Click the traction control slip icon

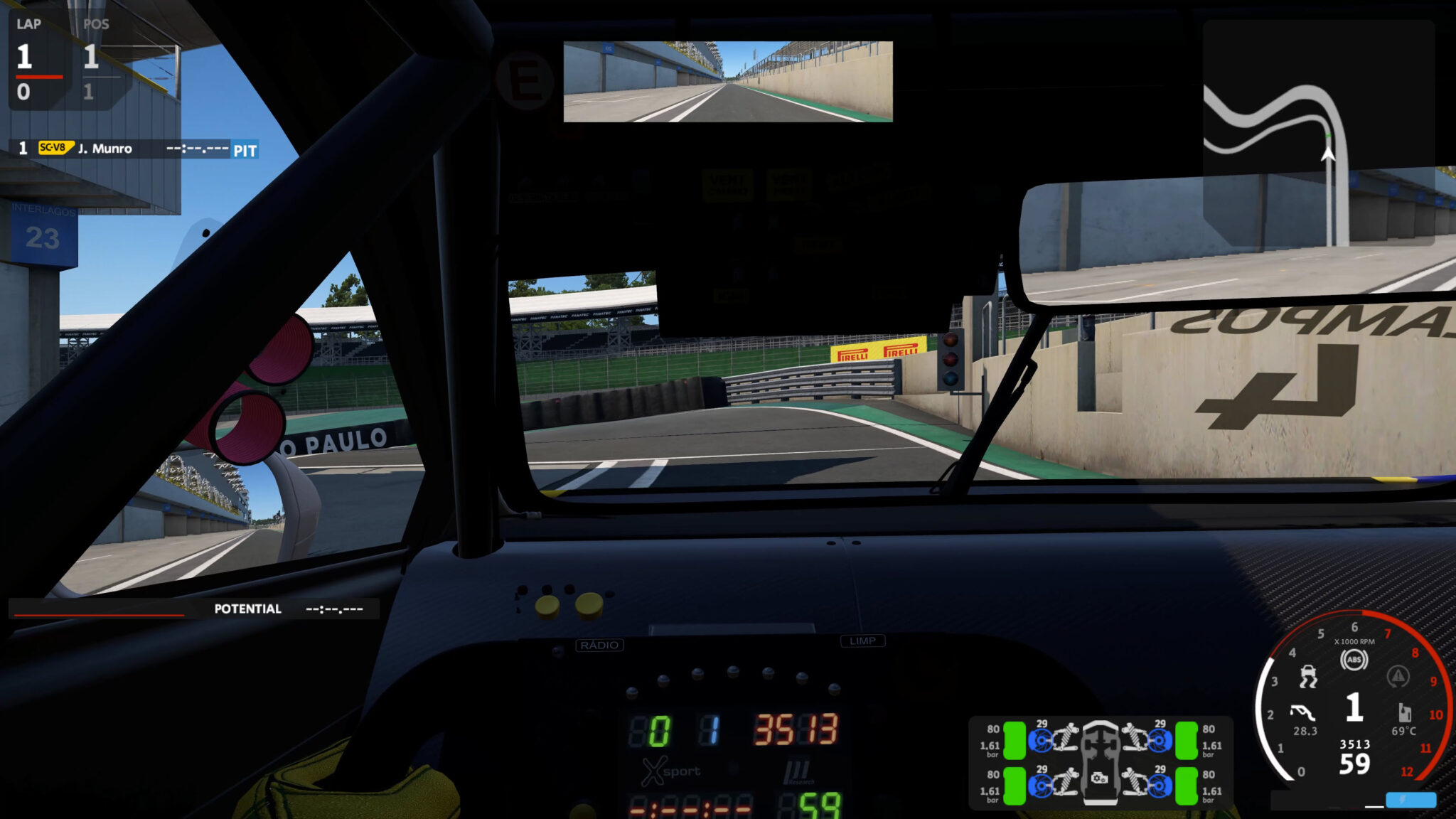1308,677
